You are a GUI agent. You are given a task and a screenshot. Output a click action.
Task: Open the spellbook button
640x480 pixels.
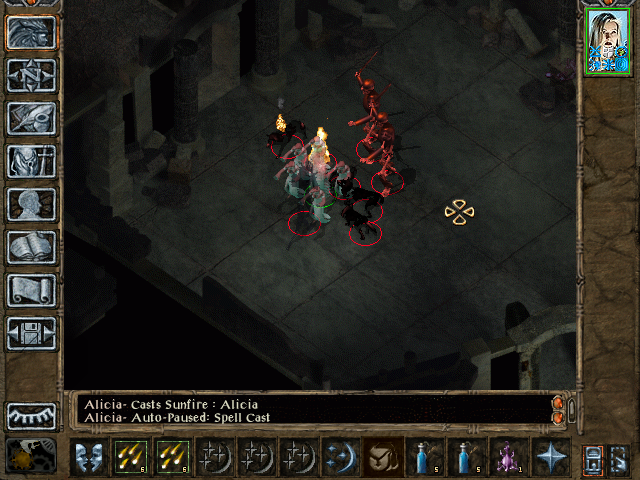click(31, 247)
